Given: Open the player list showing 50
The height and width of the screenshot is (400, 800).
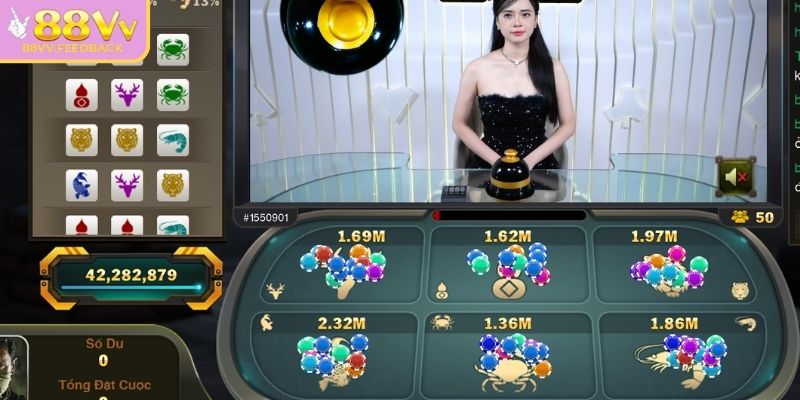Looking at the screenshot, I should coord(752,217).
